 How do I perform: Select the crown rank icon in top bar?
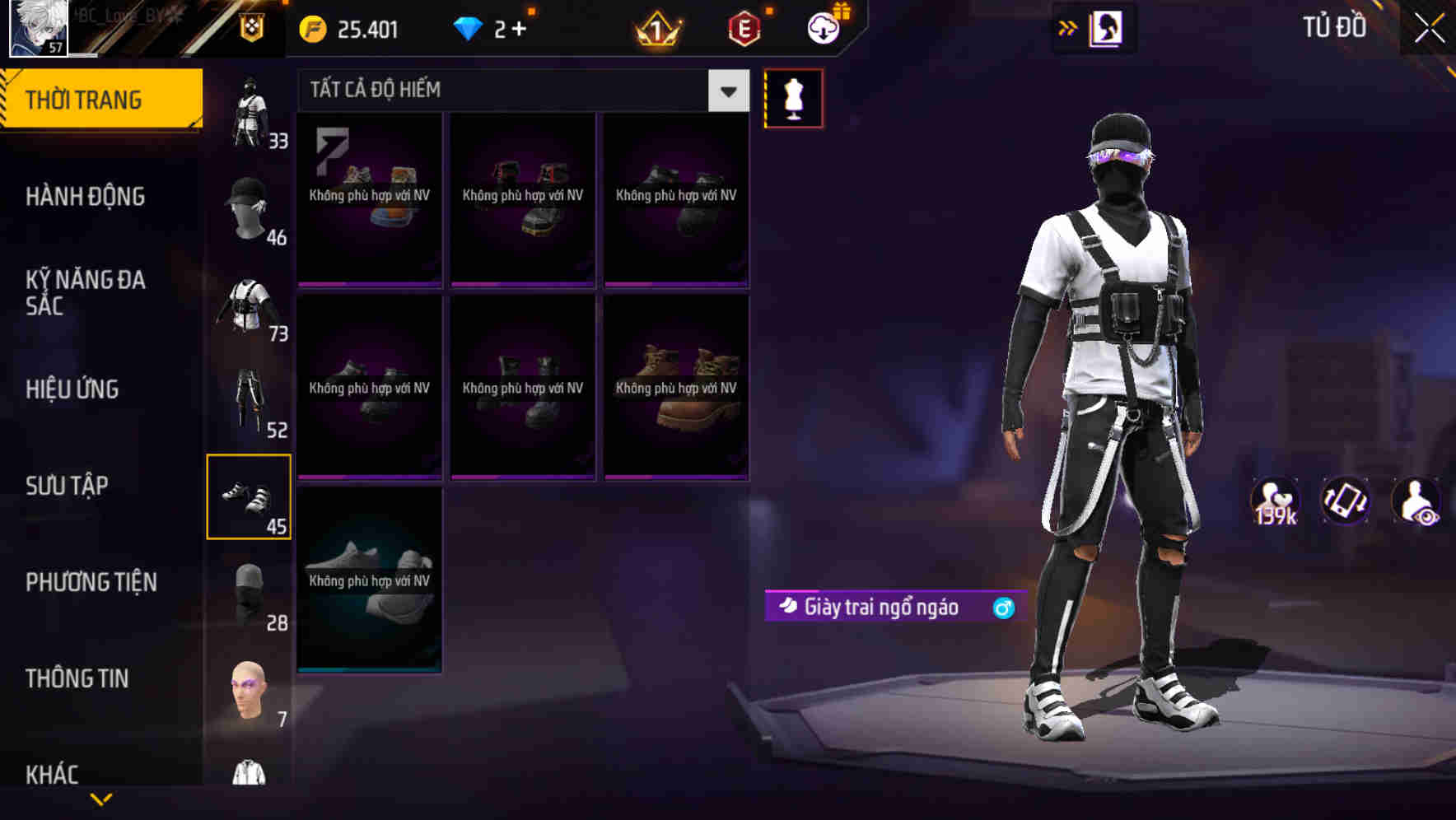pos(656,28)
